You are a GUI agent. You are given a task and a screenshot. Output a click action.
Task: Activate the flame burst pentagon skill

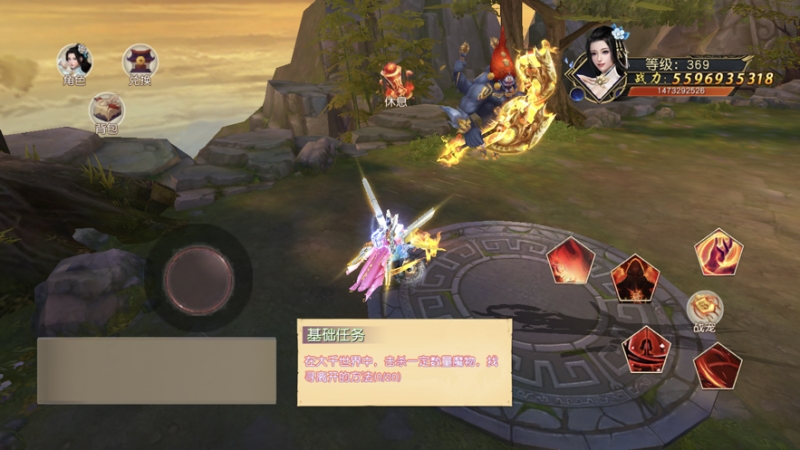point(571,261)
